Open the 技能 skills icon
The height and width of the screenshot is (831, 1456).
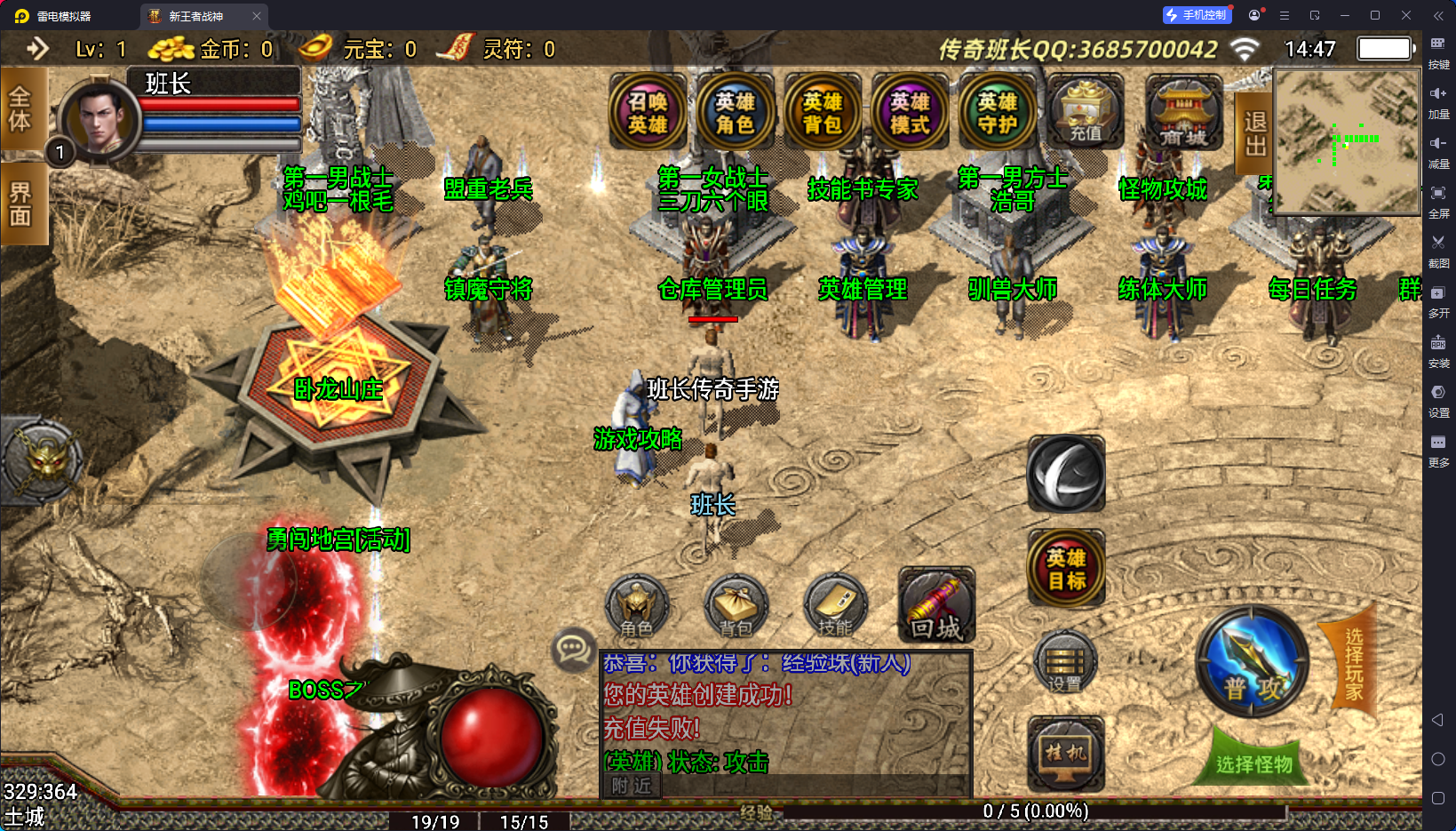click(x=835, y=607)
